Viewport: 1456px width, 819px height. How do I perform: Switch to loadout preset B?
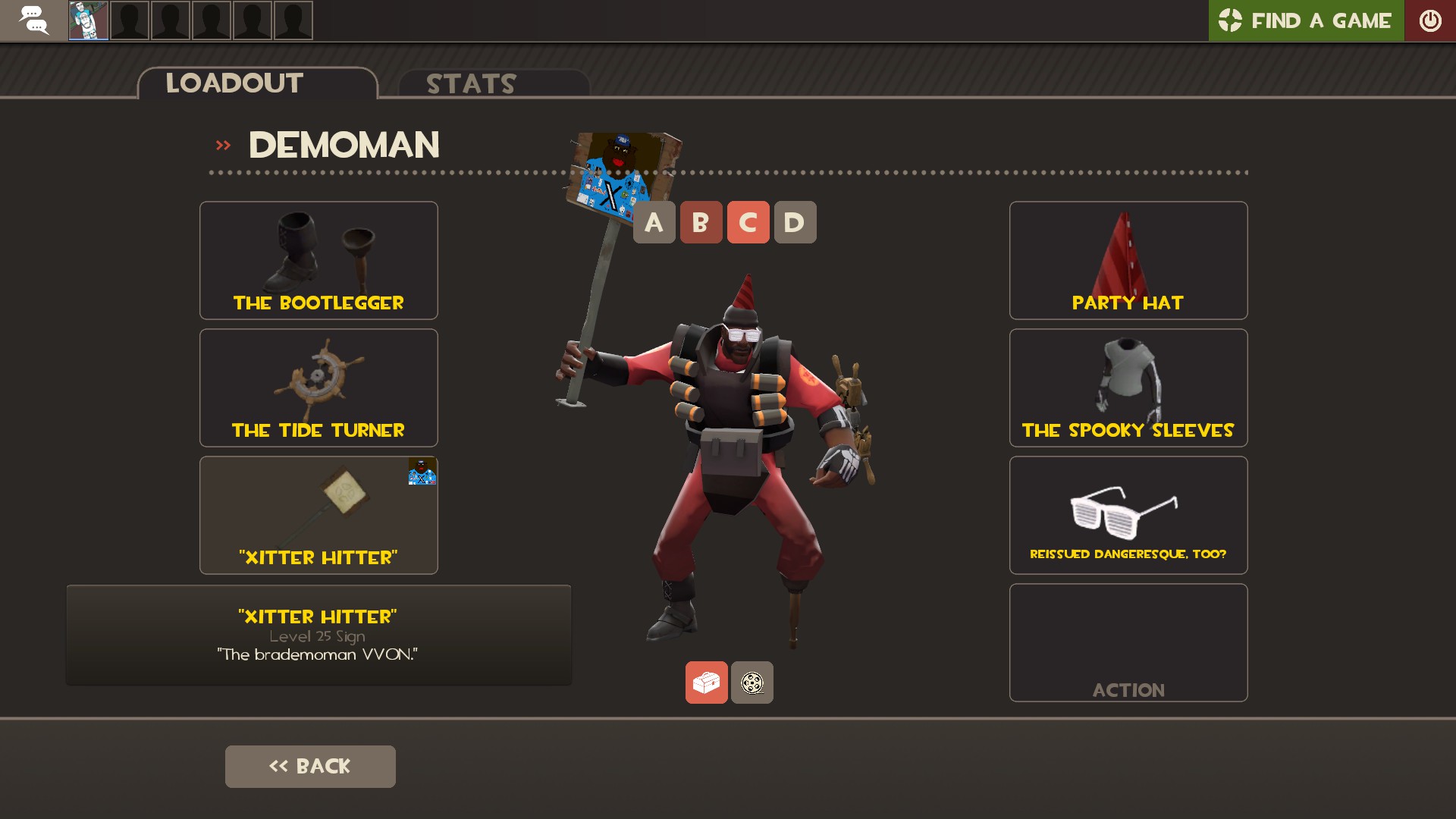click(701, 222)
